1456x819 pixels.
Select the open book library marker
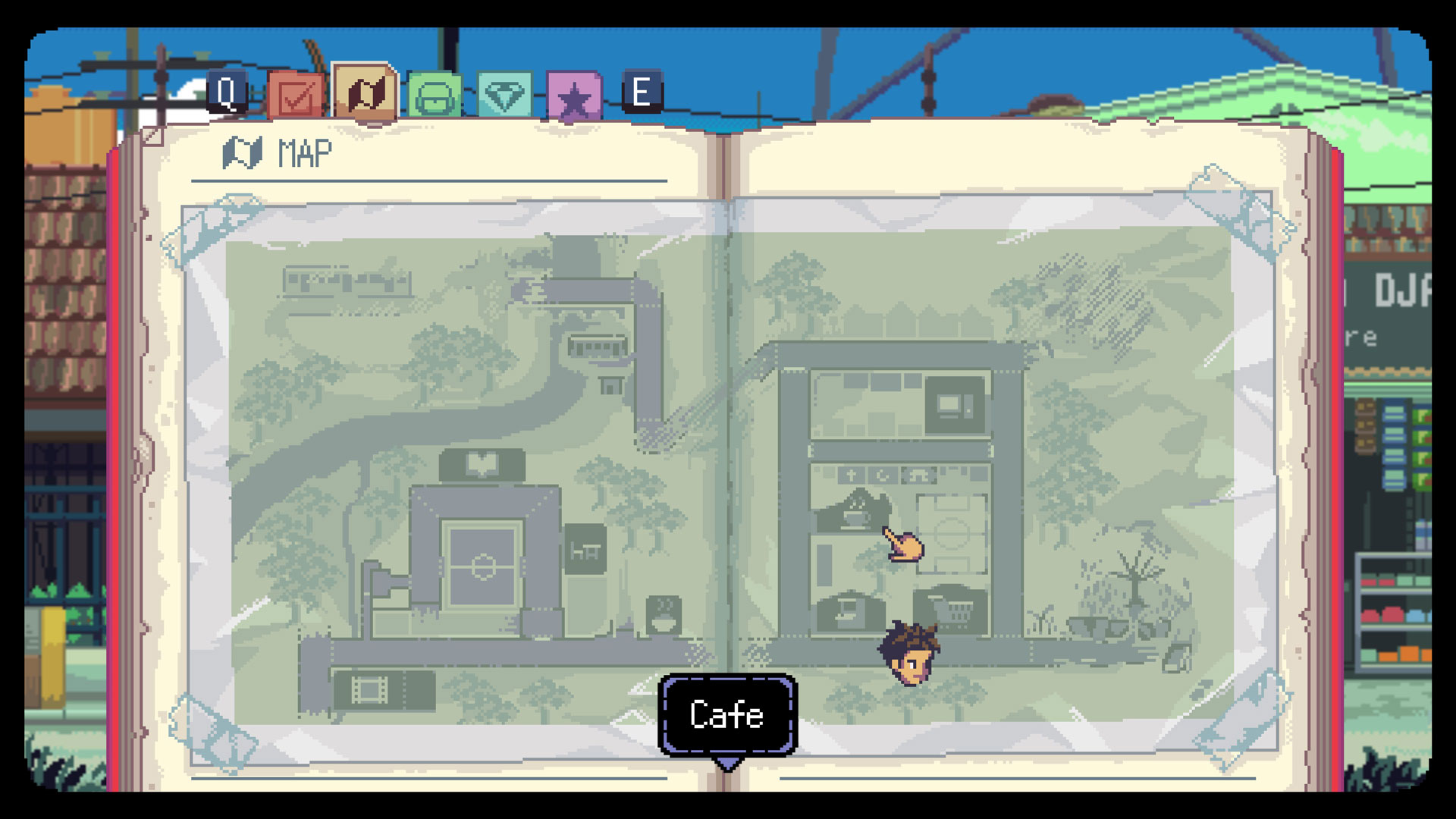point(482,464)
